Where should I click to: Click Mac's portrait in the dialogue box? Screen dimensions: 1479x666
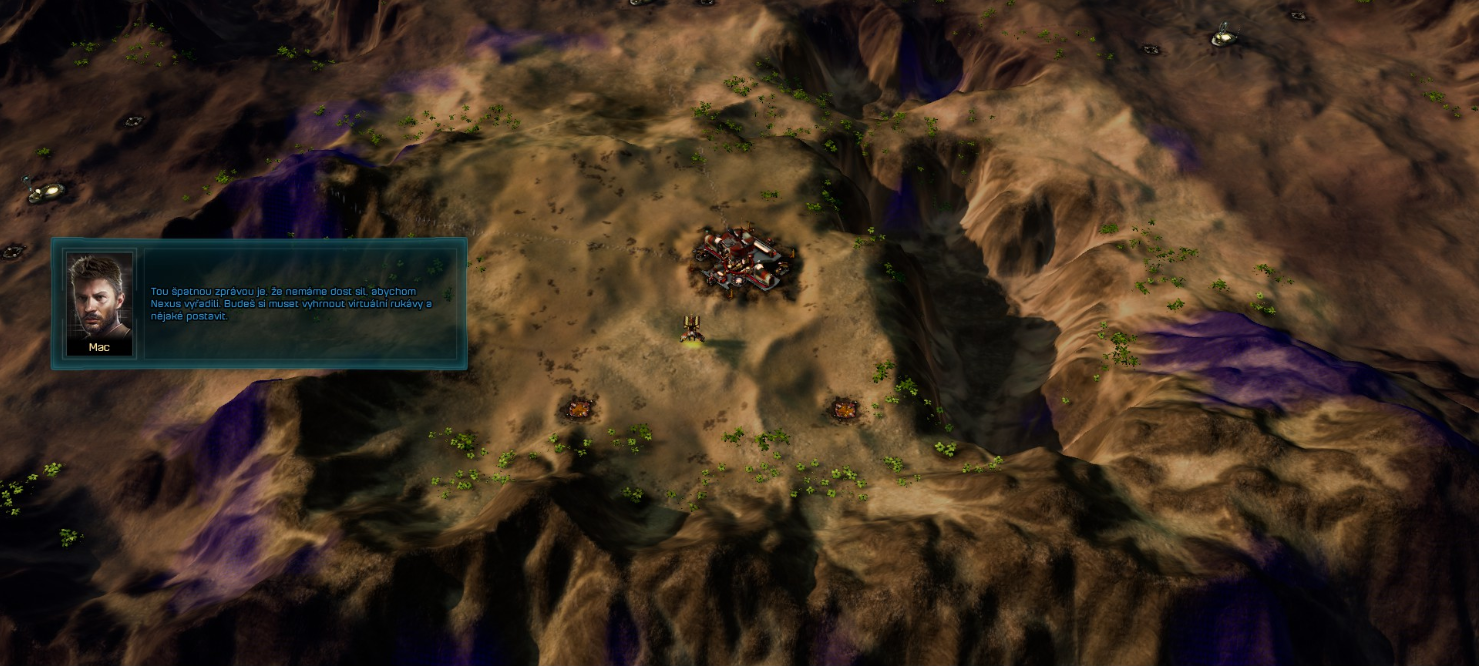99,295
